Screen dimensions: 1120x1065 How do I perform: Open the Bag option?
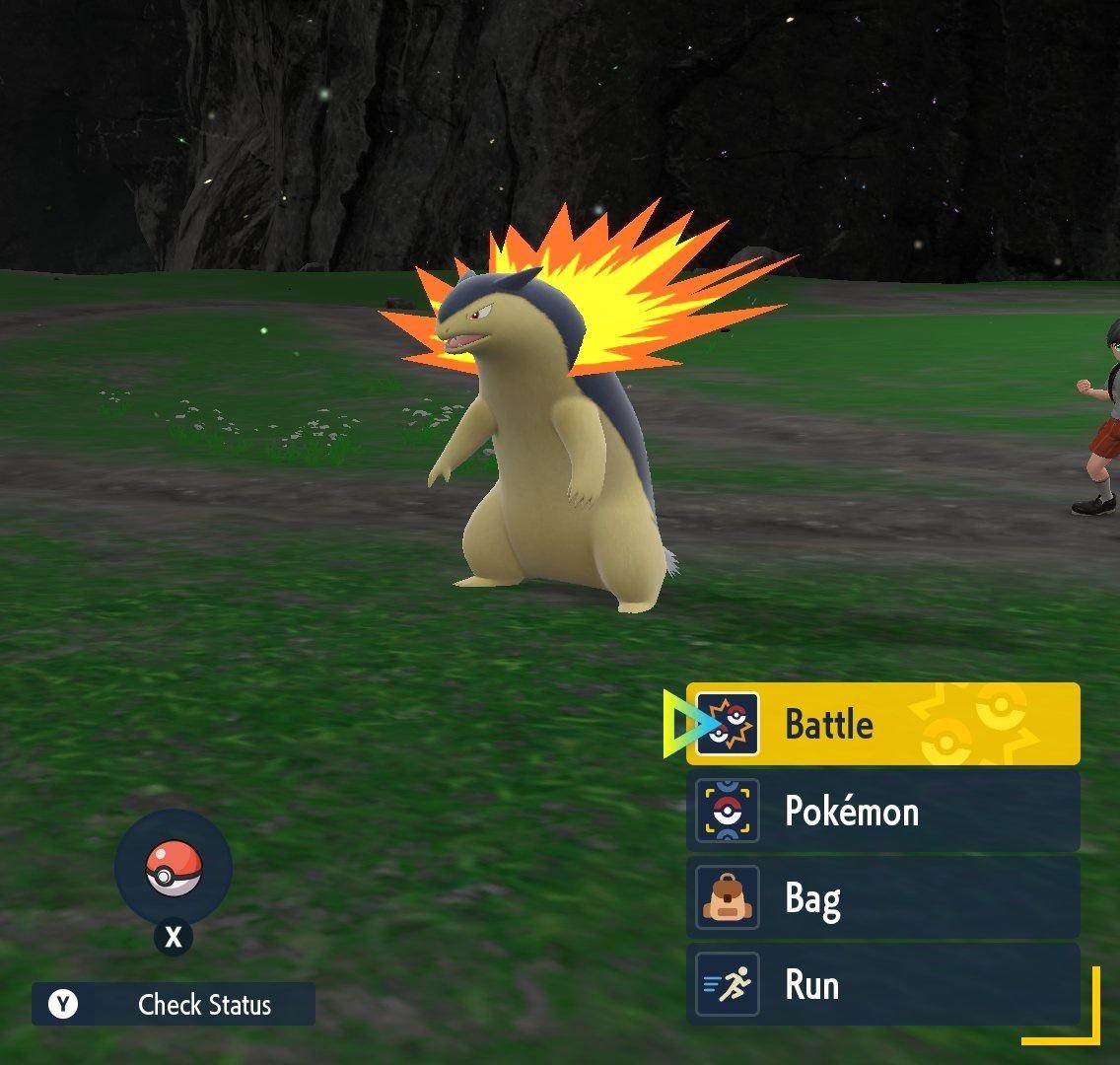(882, 898)
